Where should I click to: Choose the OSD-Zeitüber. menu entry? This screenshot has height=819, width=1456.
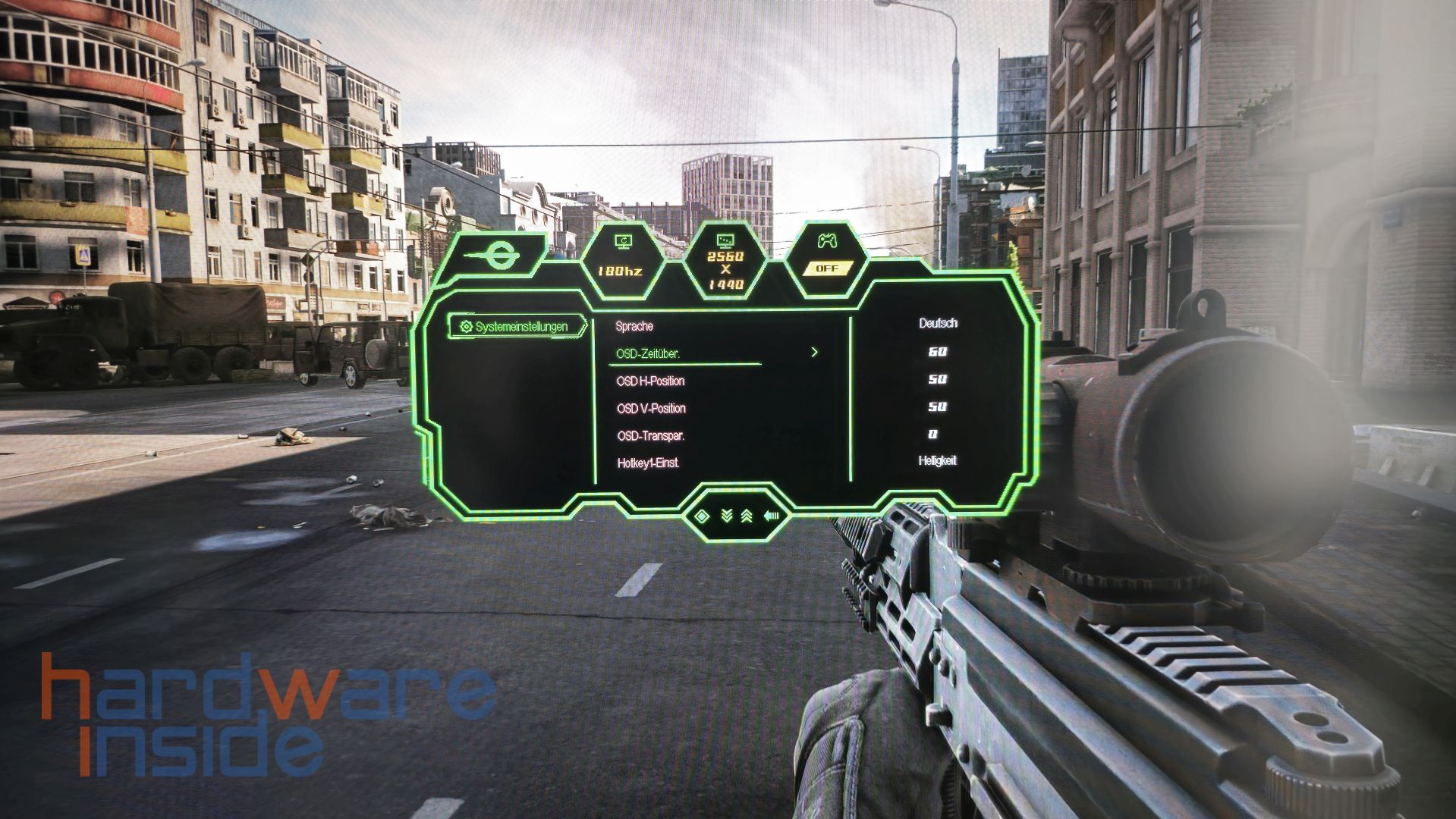click(648, 353)
